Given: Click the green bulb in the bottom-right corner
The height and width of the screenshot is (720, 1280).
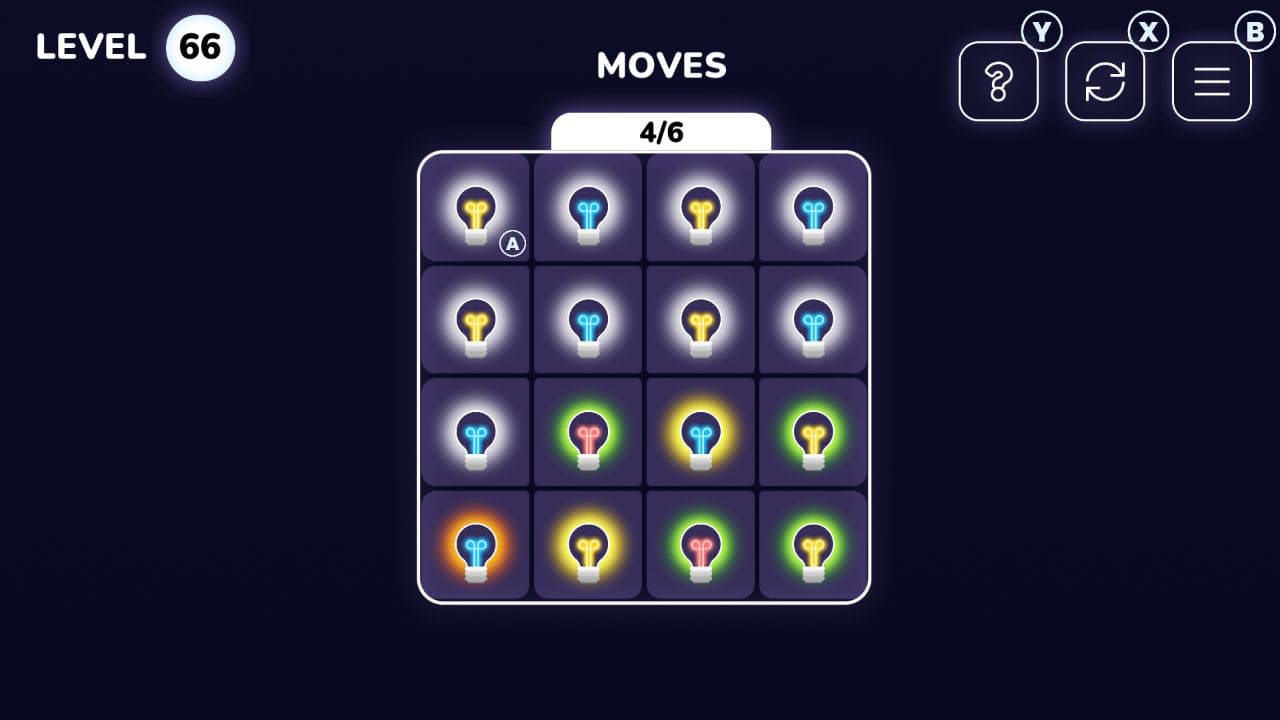Looking at the screenshot, I should click(812, 546).
